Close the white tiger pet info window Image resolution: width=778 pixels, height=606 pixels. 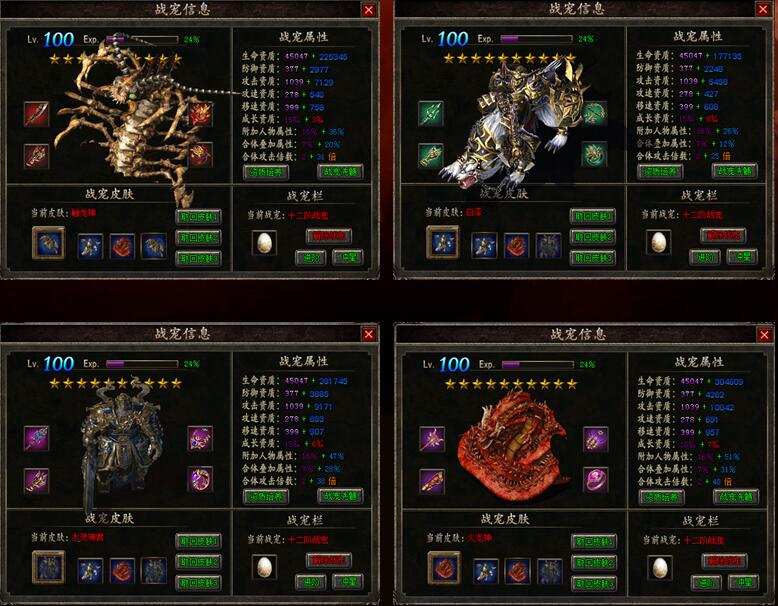[x=762, y=10]
